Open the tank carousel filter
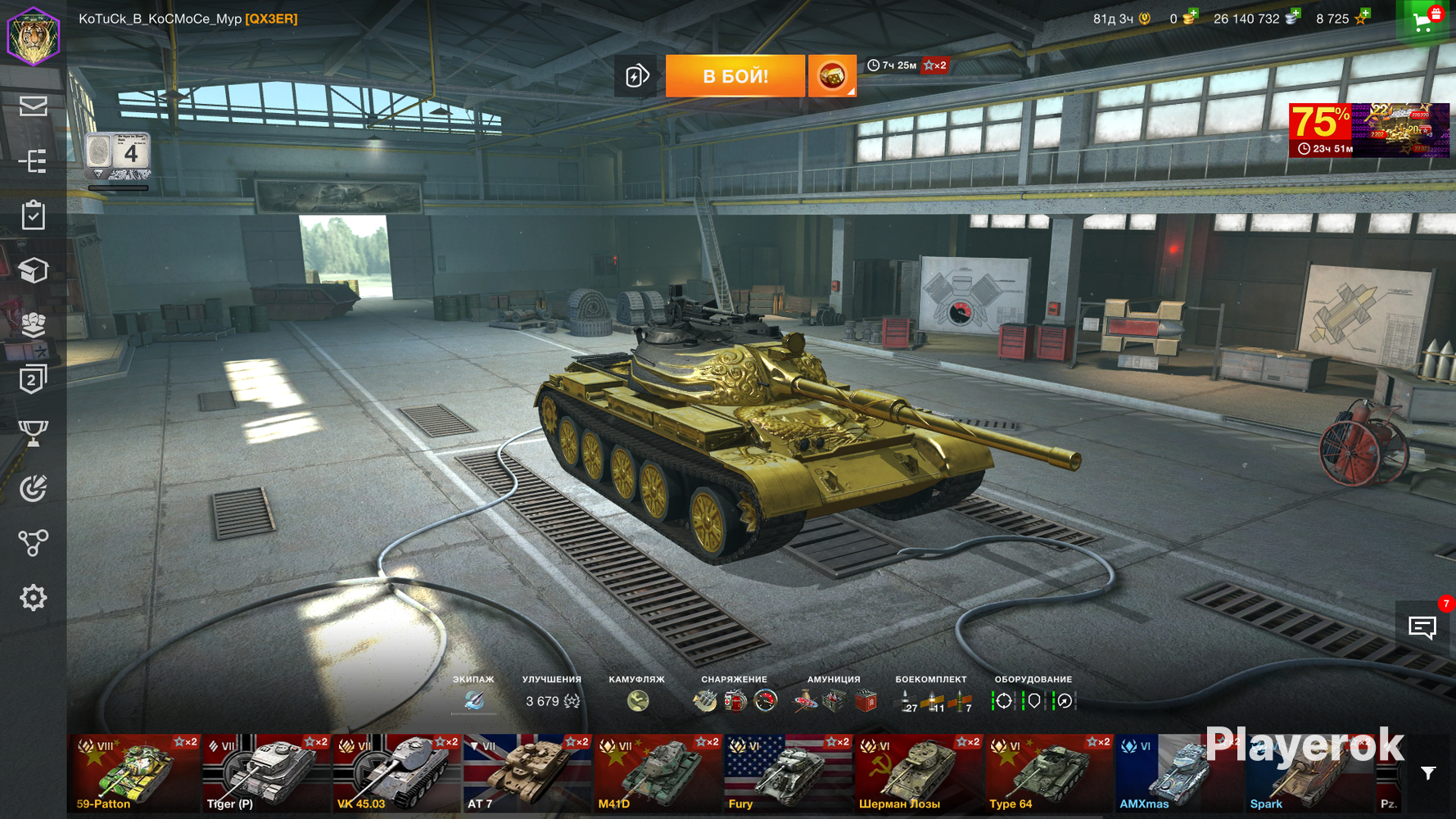The height and width of the screenshot is (819, 1456). (1428, 774)
